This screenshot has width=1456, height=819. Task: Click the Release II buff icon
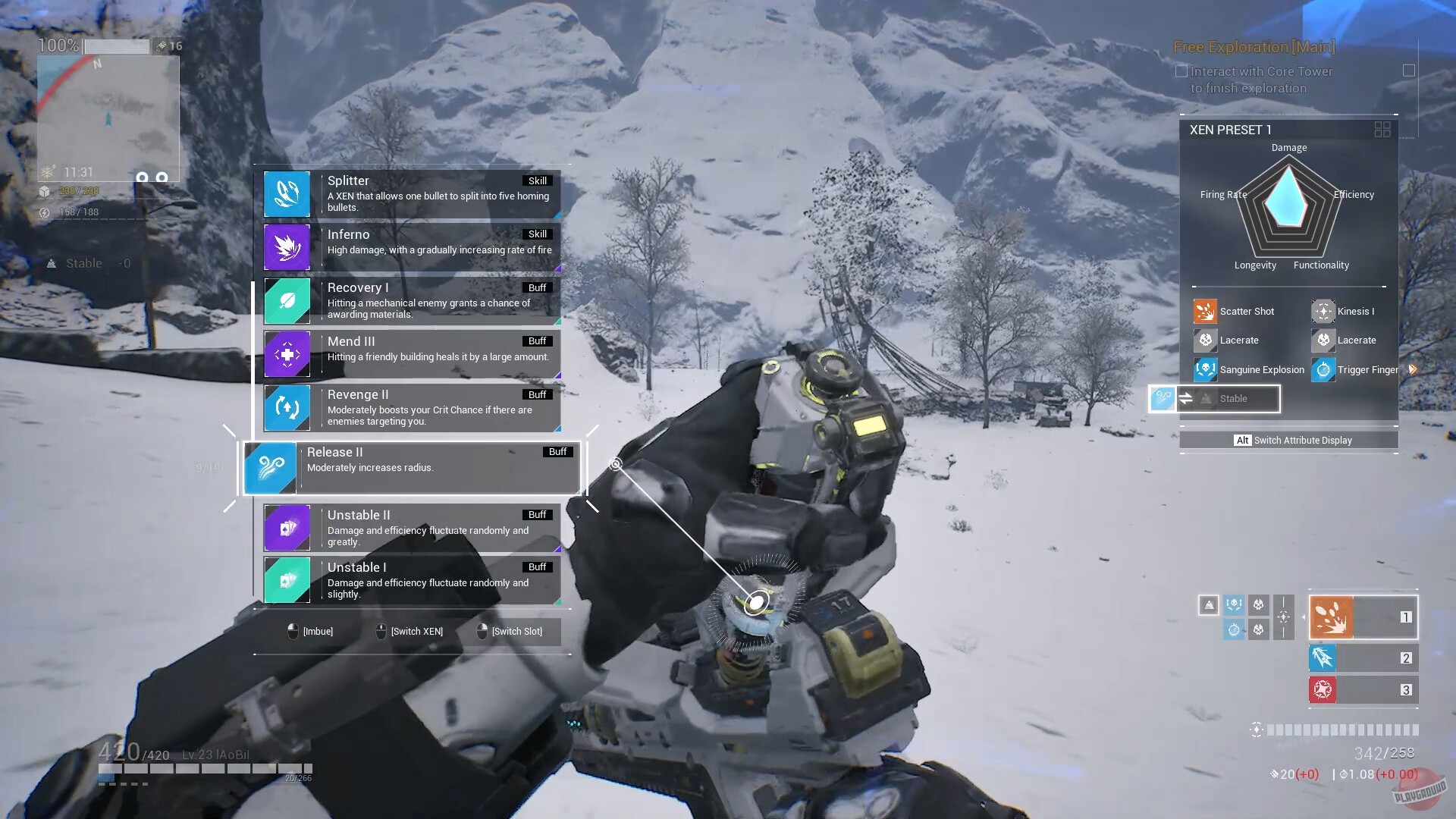click(271, 467)
